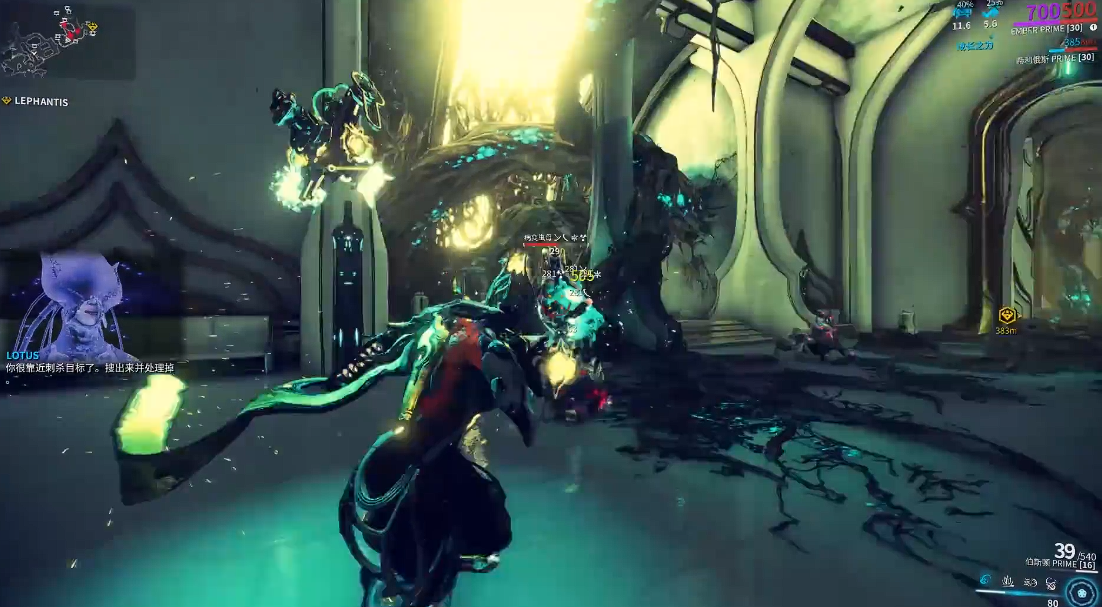Activate the highlighted first warframe ability icon
Image resolution: width=1102 pixels, height=607 pixels.
point(985,580)
